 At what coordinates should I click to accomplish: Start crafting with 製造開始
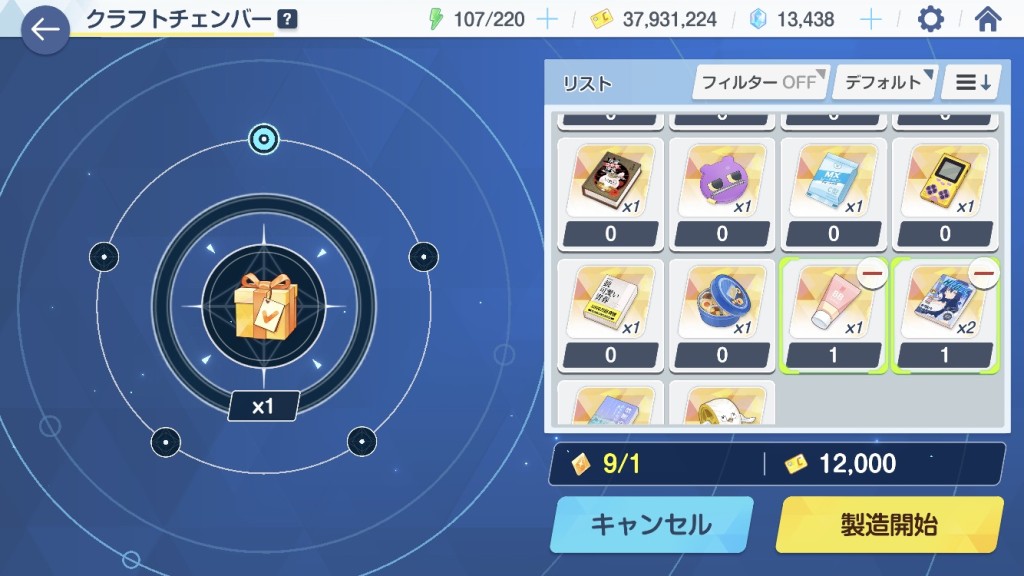889,524
